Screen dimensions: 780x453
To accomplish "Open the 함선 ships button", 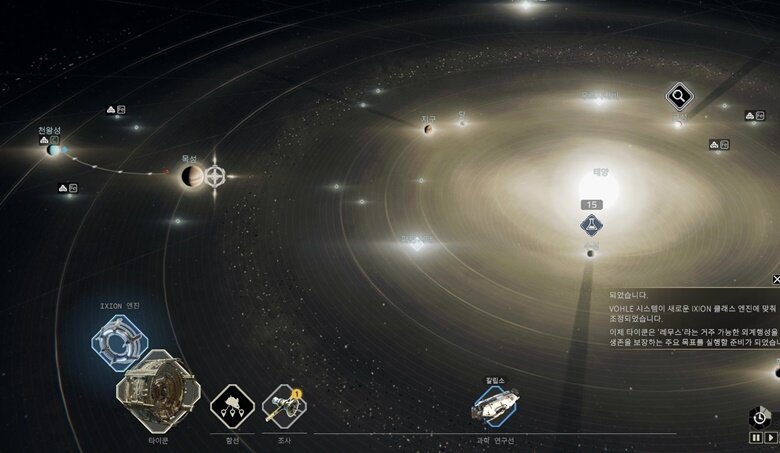I will click(232, 407).
